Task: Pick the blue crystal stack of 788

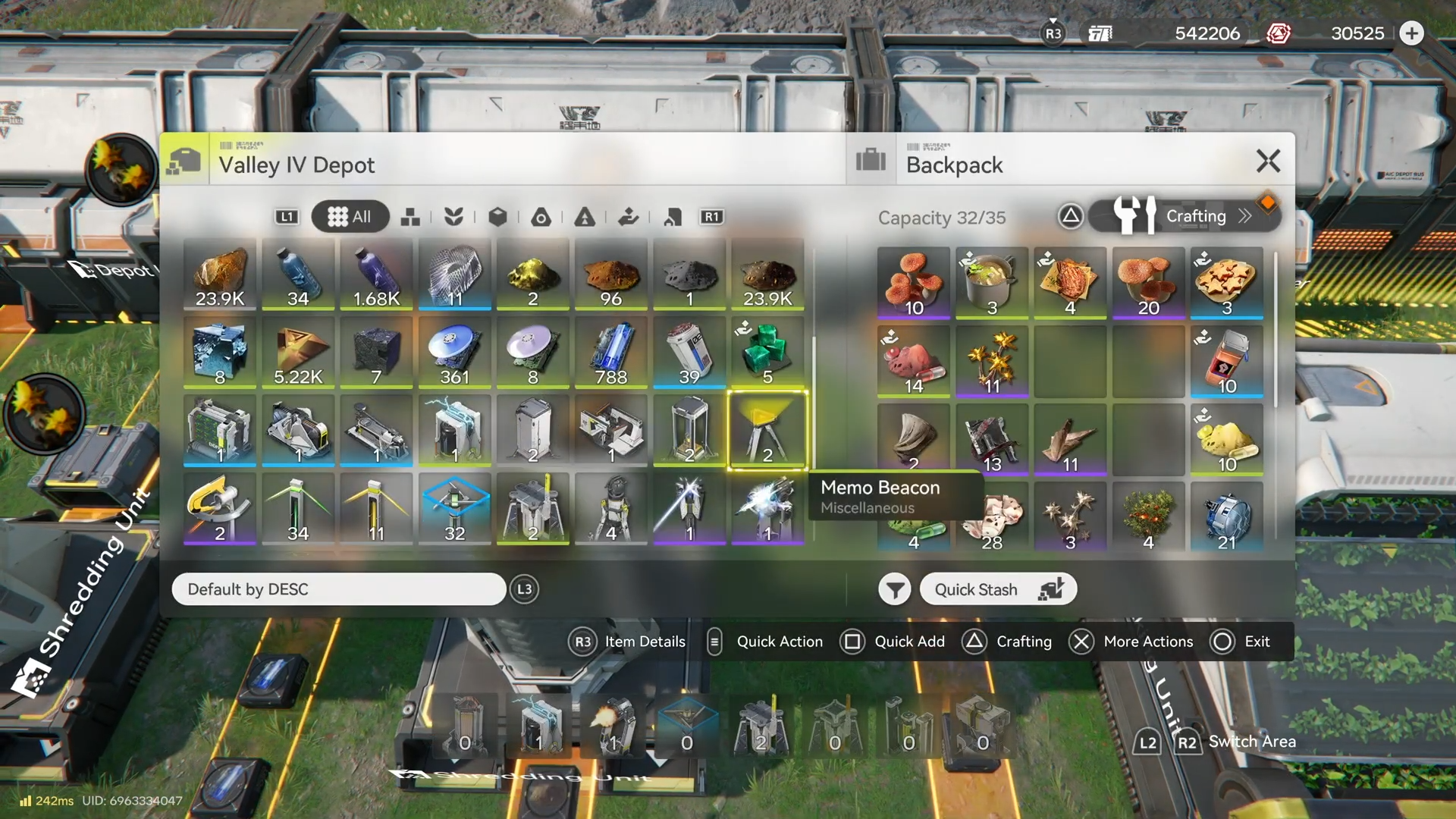Action: [611, 352]
